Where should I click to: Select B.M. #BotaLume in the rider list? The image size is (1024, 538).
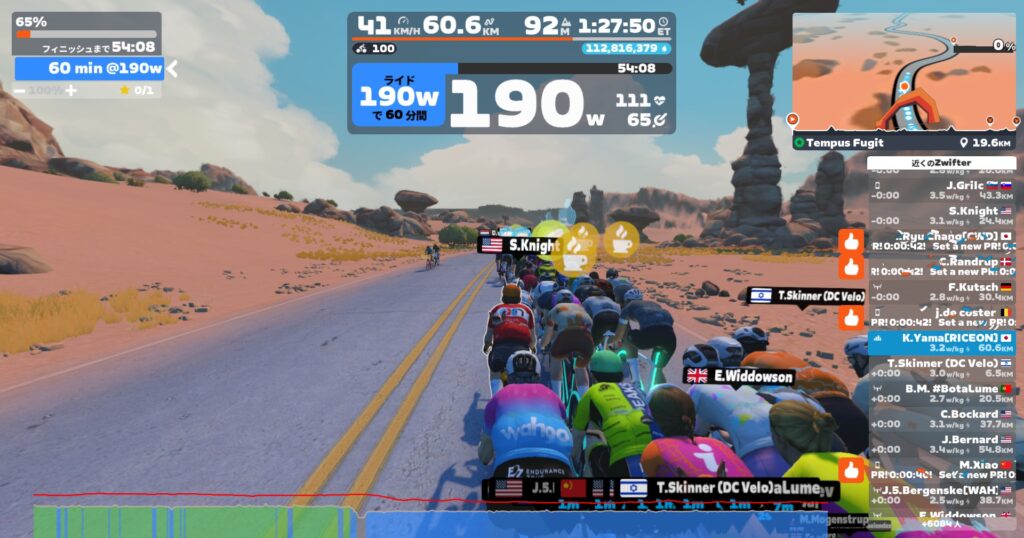click(x=942, y=393)
